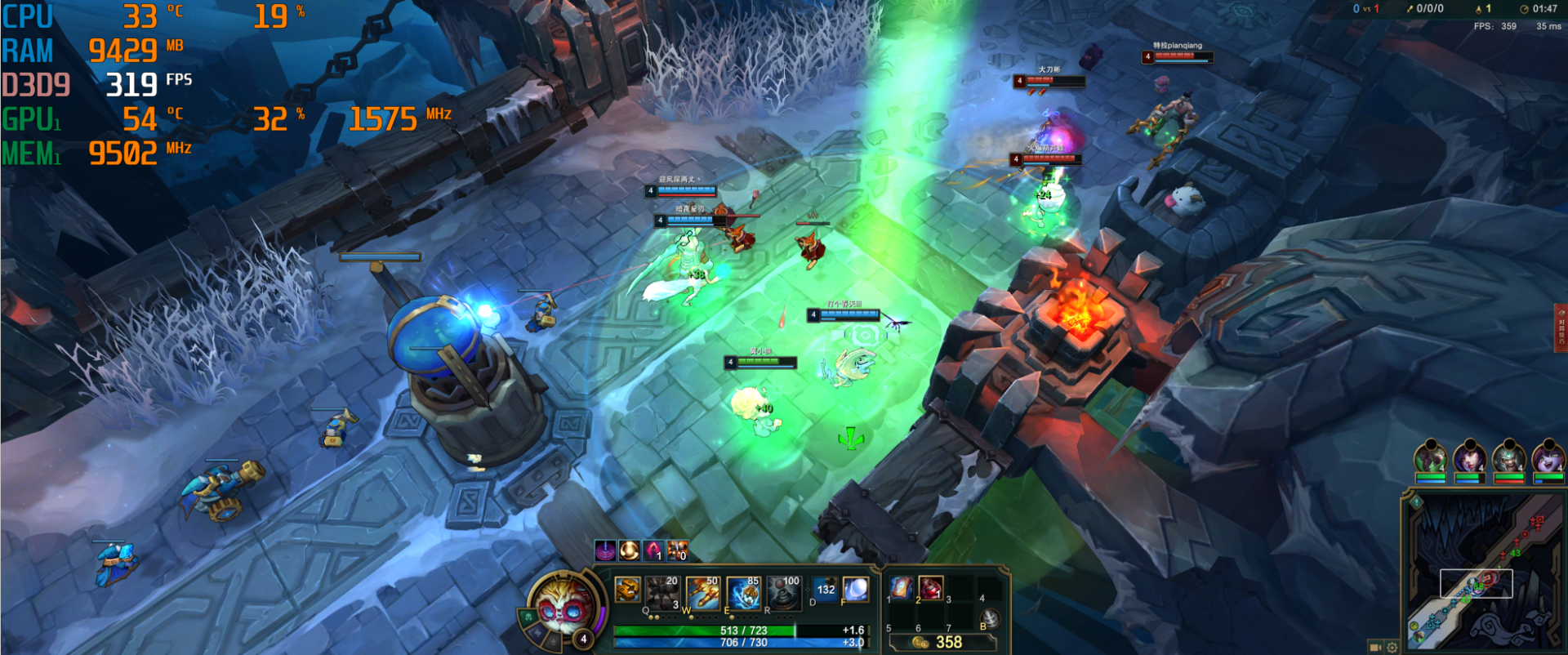This screenshot has width=1568, height=655.
Task: Select the Ahri teammate portrait
Action: click(1469, 457)
